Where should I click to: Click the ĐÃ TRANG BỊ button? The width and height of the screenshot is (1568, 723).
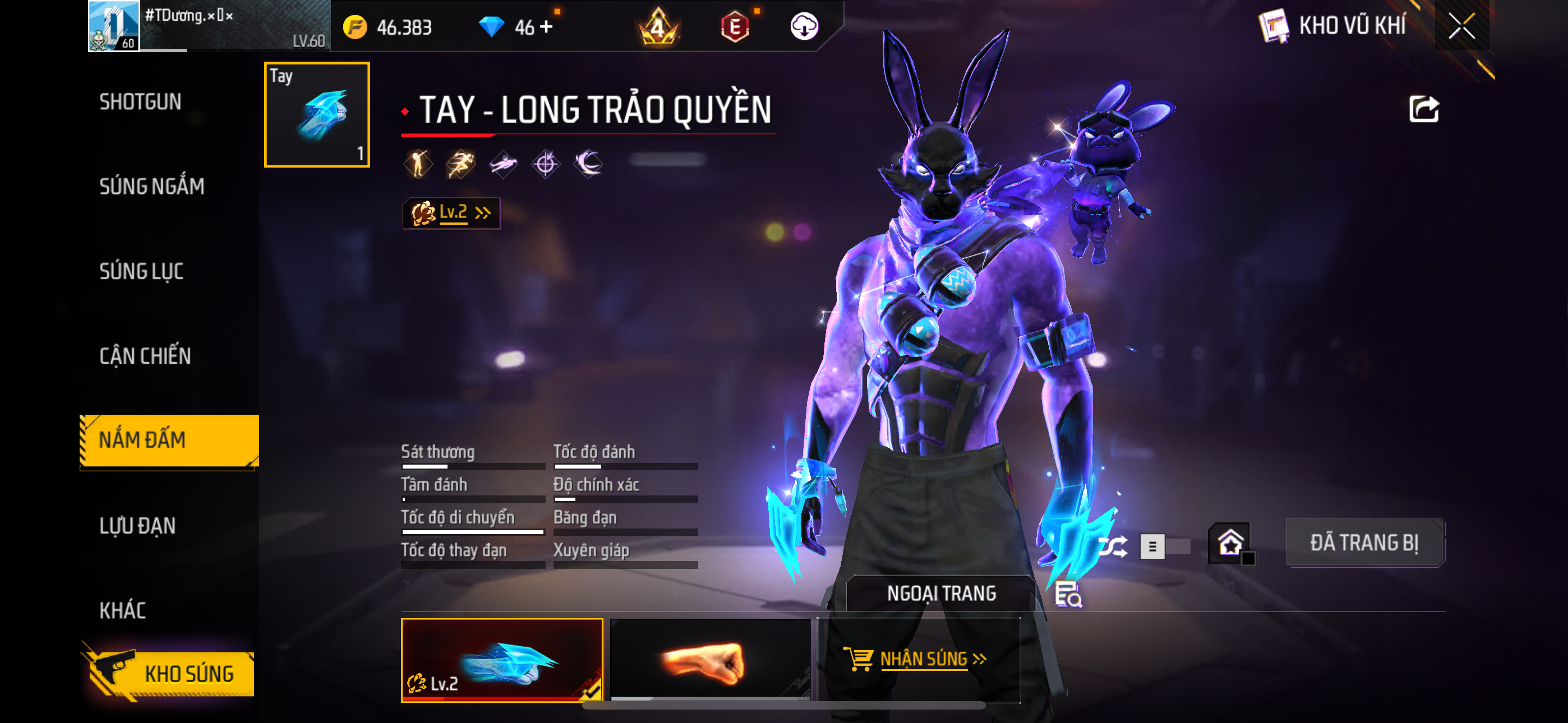(x=1364, y=543)
